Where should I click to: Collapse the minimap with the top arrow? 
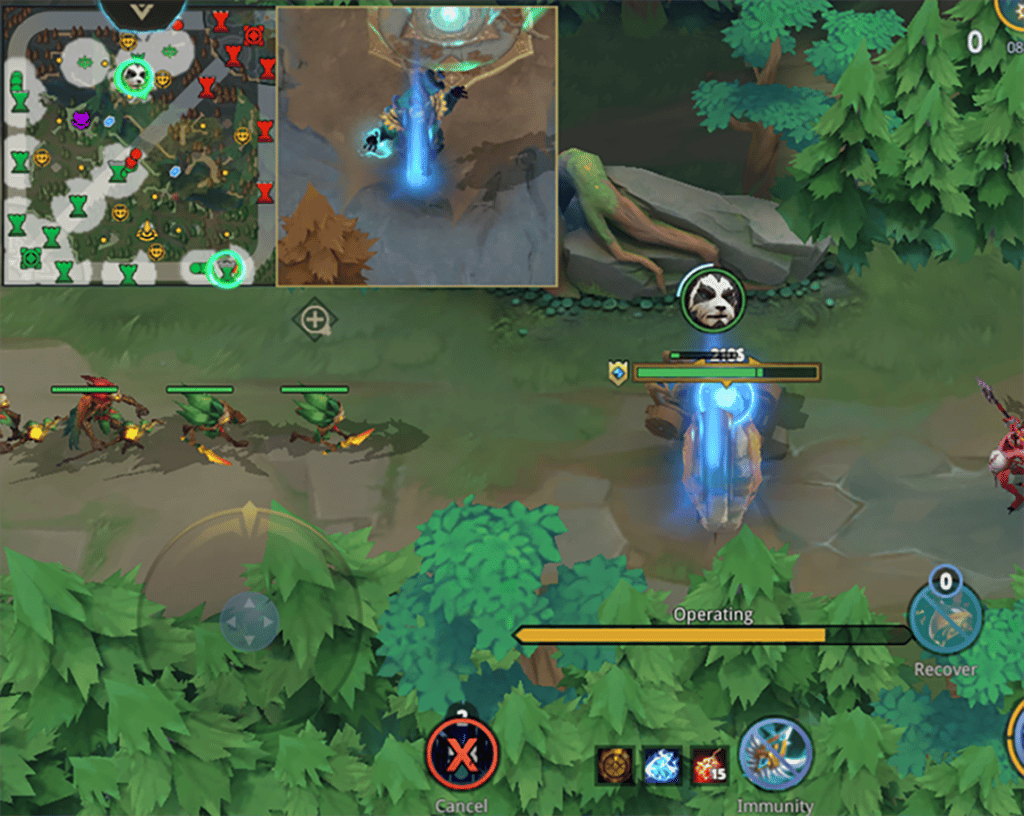click(x=142, y=12)
